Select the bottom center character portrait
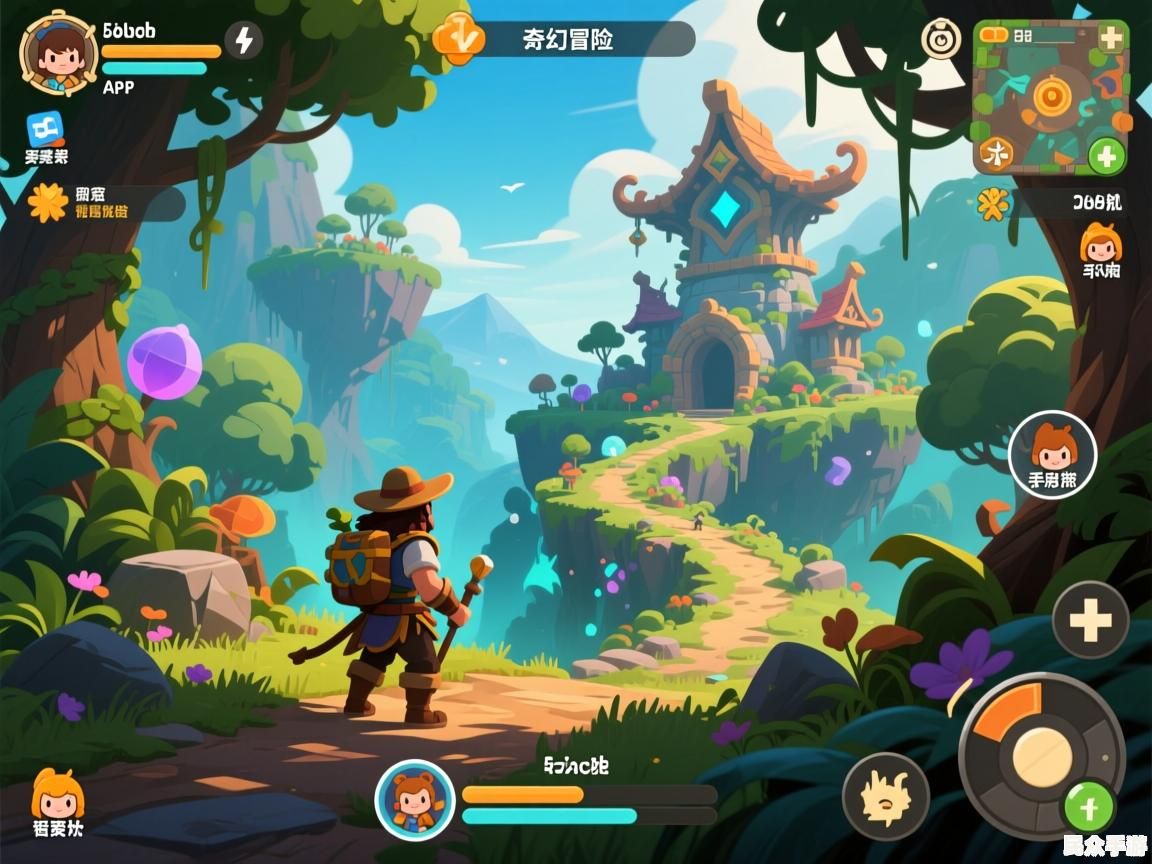The width and height of the screenshot is (1152, 864). coord(414,799)
